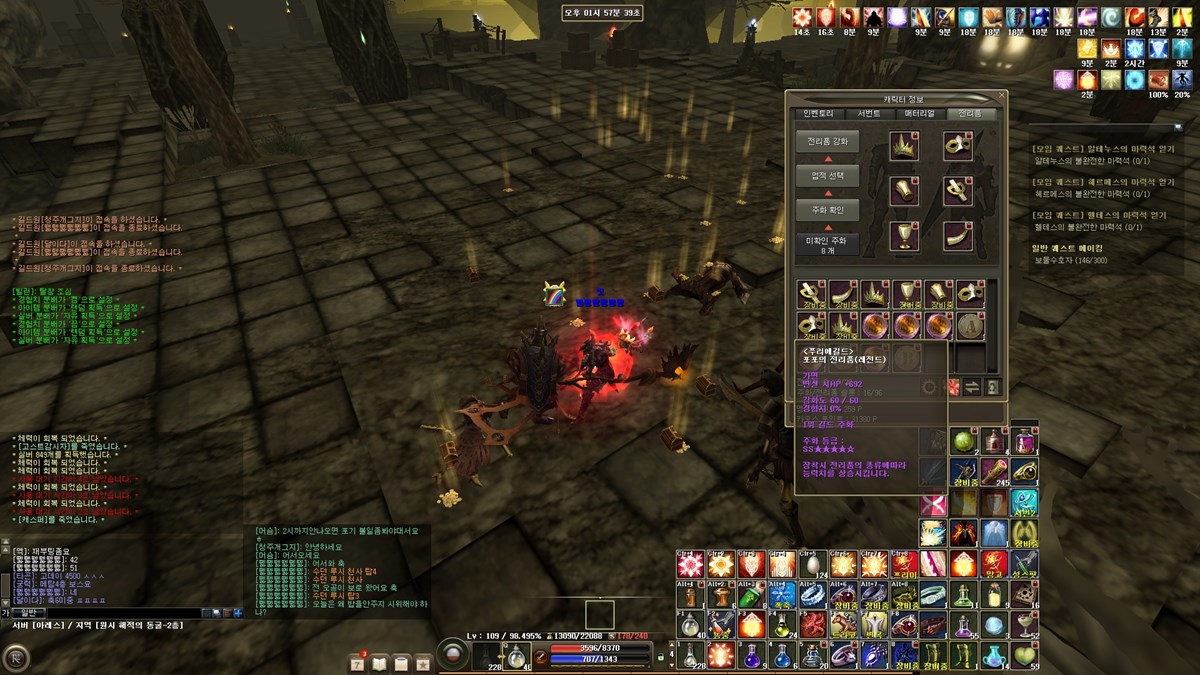The width and height of the screenshot is (1200, 675).
Task: Switch to the 메터리얼 tab
Action: coord(920,114)
